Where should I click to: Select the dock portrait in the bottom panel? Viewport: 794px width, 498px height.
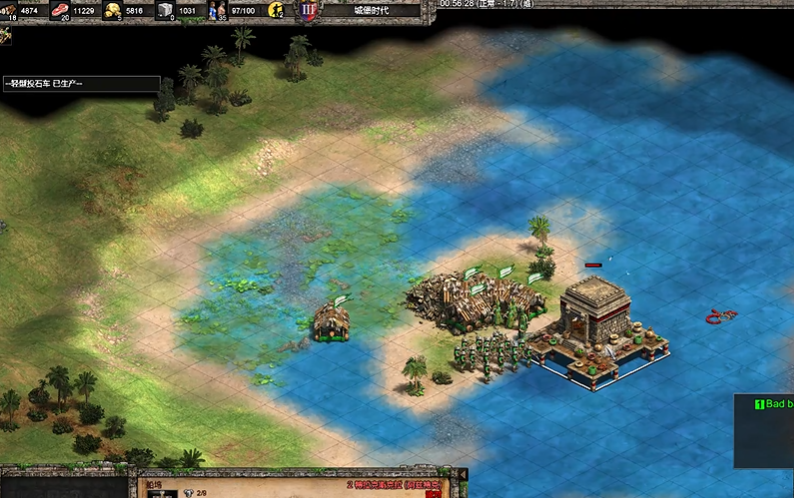pos(162,494)
